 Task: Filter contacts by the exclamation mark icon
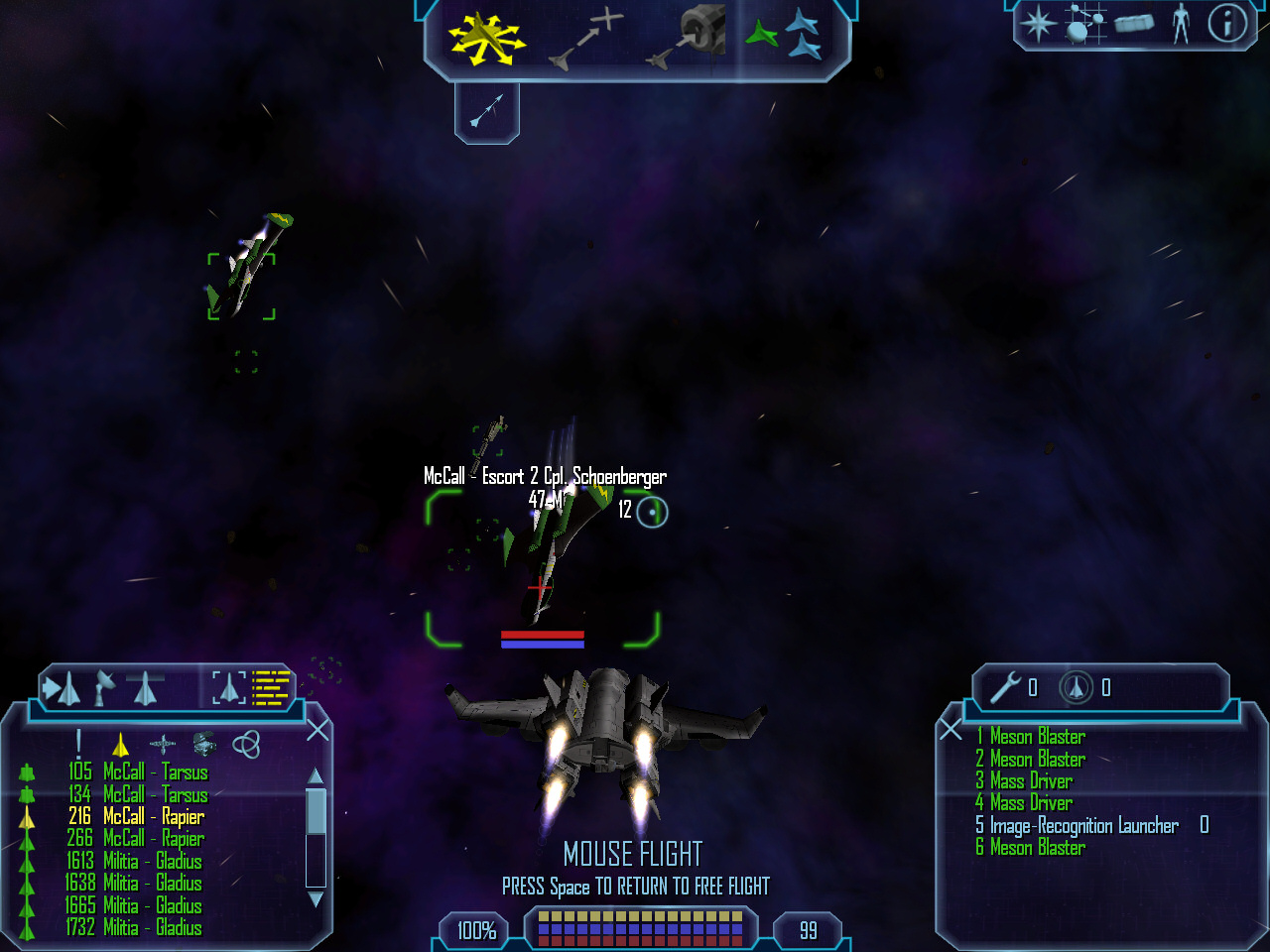78,744
